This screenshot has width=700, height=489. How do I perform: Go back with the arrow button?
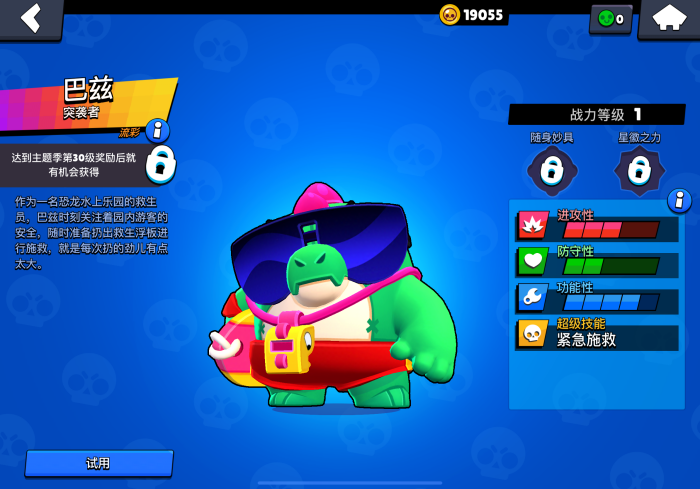(31, 18)
